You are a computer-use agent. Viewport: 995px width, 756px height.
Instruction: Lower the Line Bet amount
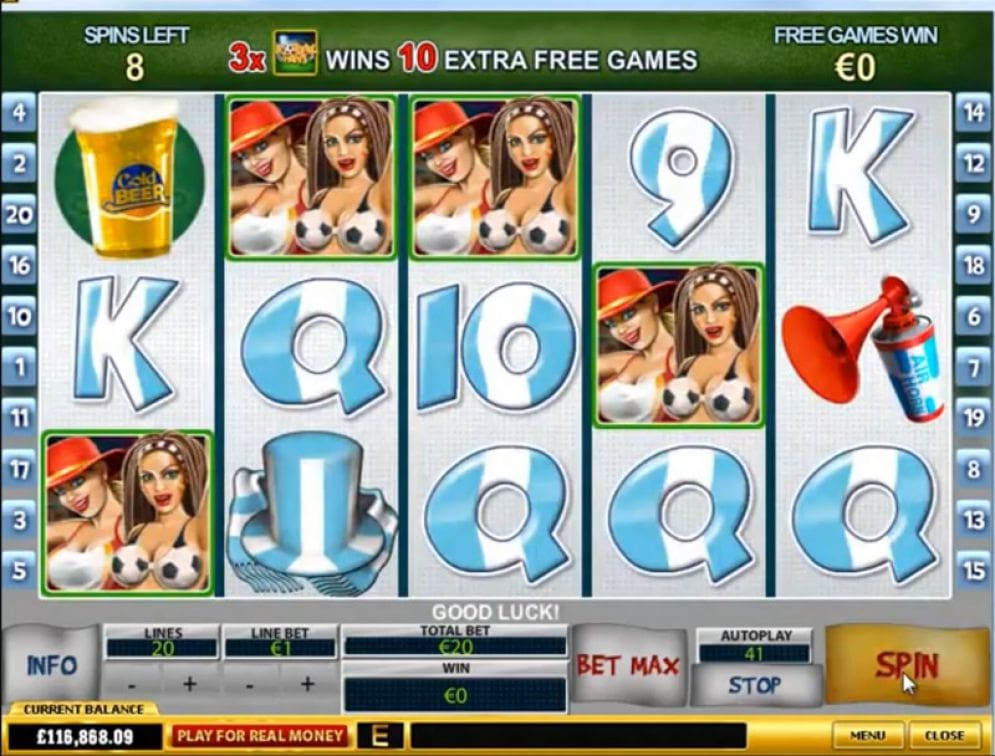251,684
